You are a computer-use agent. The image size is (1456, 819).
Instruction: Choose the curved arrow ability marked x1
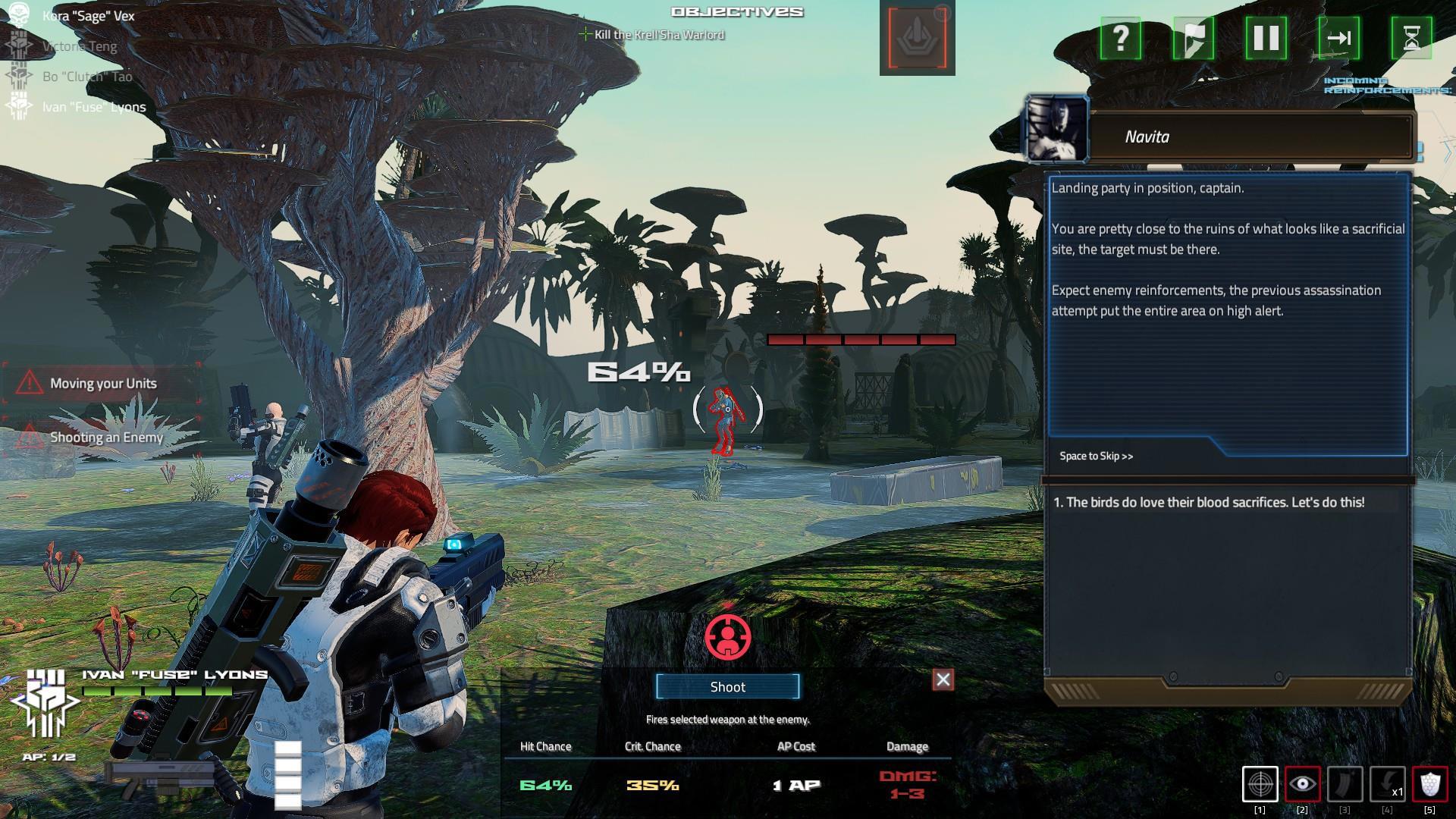[1387, 784]
